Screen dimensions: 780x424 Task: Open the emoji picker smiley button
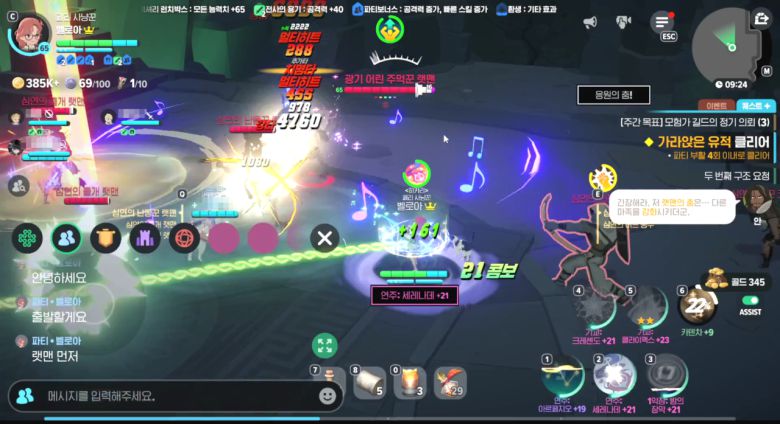pyautogui.click(x=327, y=396)
